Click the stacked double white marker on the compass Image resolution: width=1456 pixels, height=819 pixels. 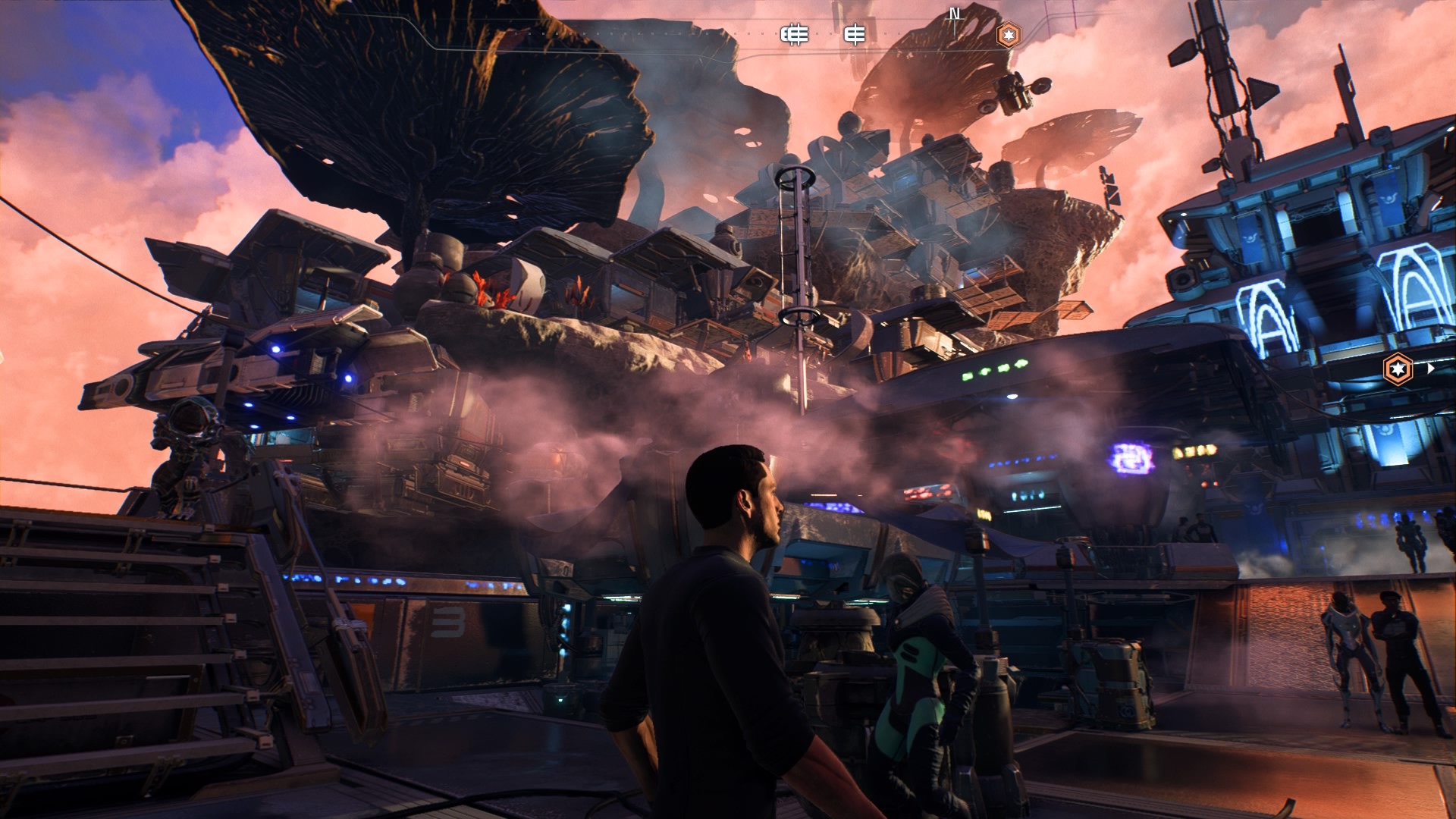[x=795, y=35]
